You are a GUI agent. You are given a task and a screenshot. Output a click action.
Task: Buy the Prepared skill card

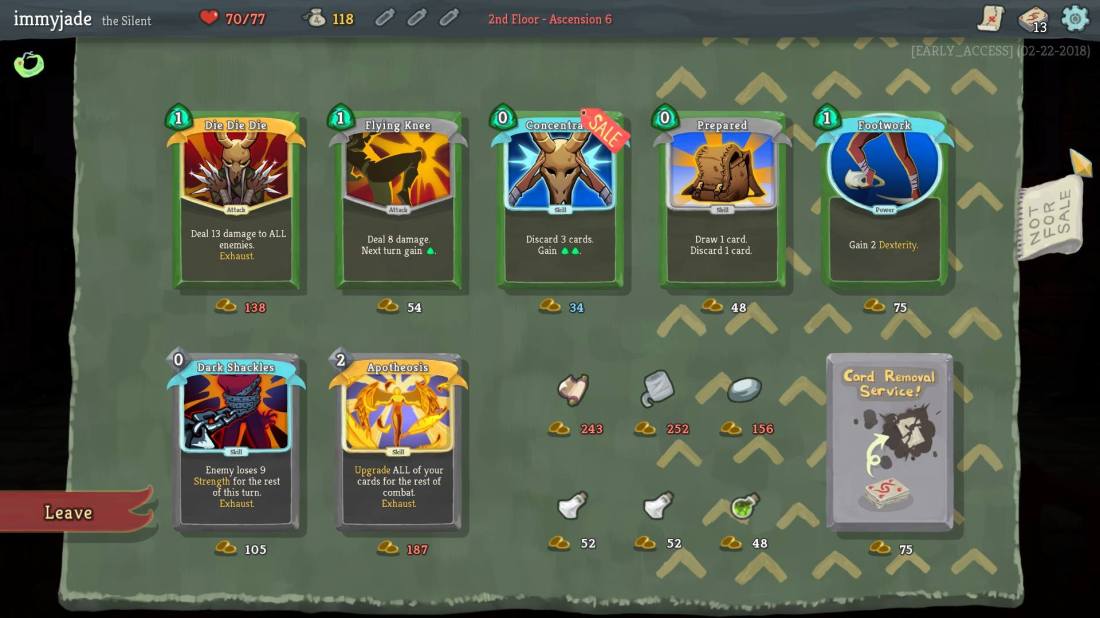722,200
